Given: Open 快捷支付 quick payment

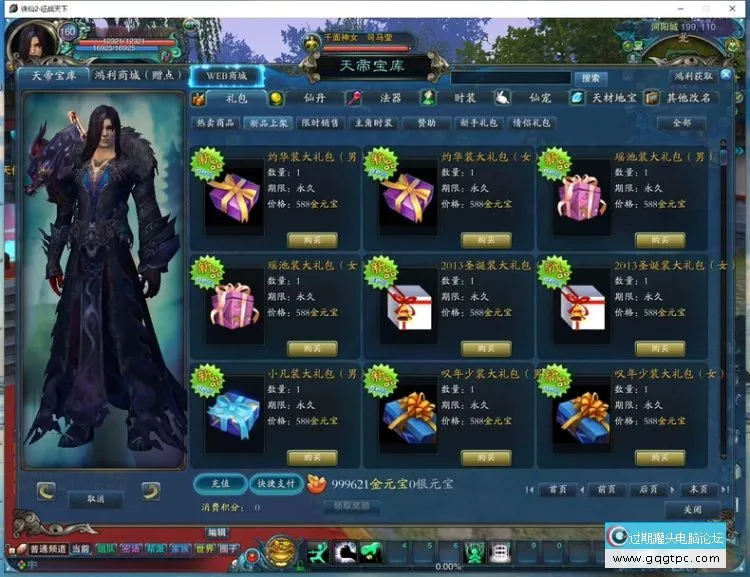Looking at the screenshot, I should (274, 483).
